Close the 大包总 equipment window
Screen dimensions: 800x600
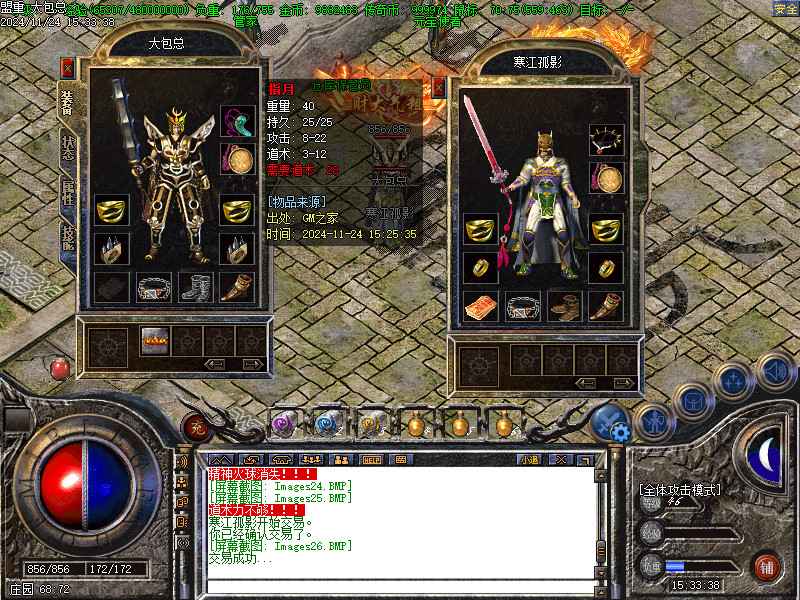(68, 68)
